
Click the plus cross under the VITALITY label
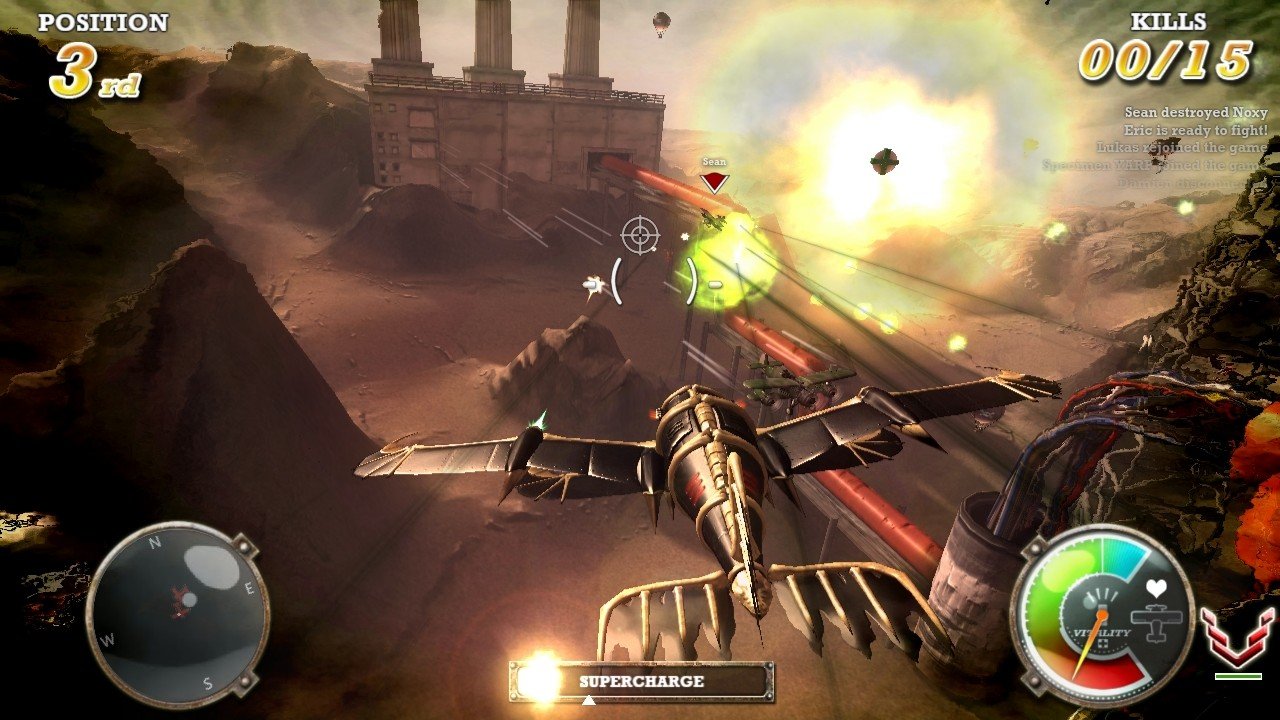tap(1104, 643)
